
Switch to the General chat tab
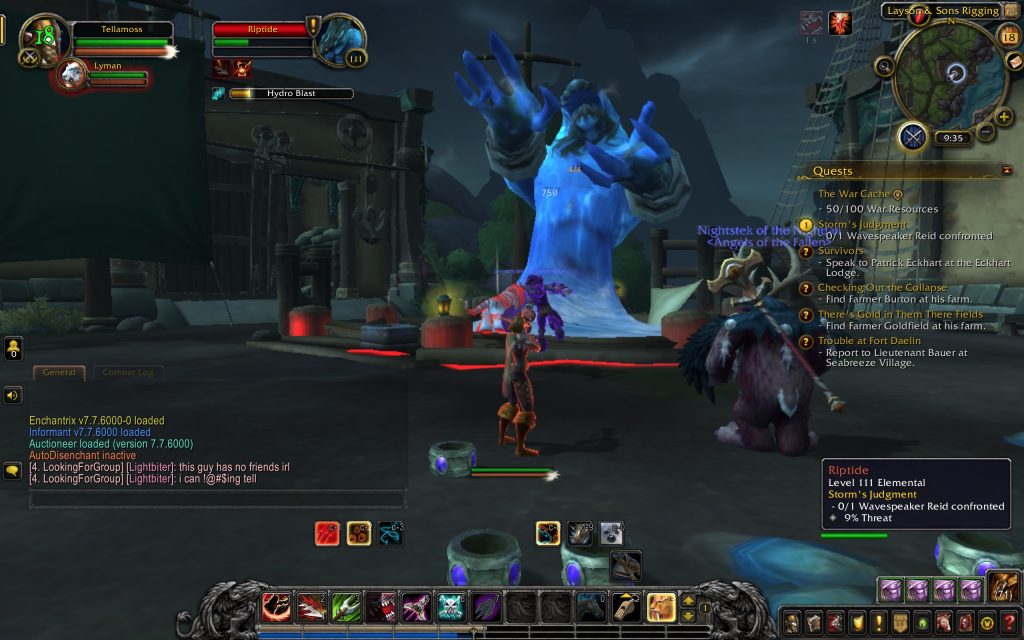[59, 372]
